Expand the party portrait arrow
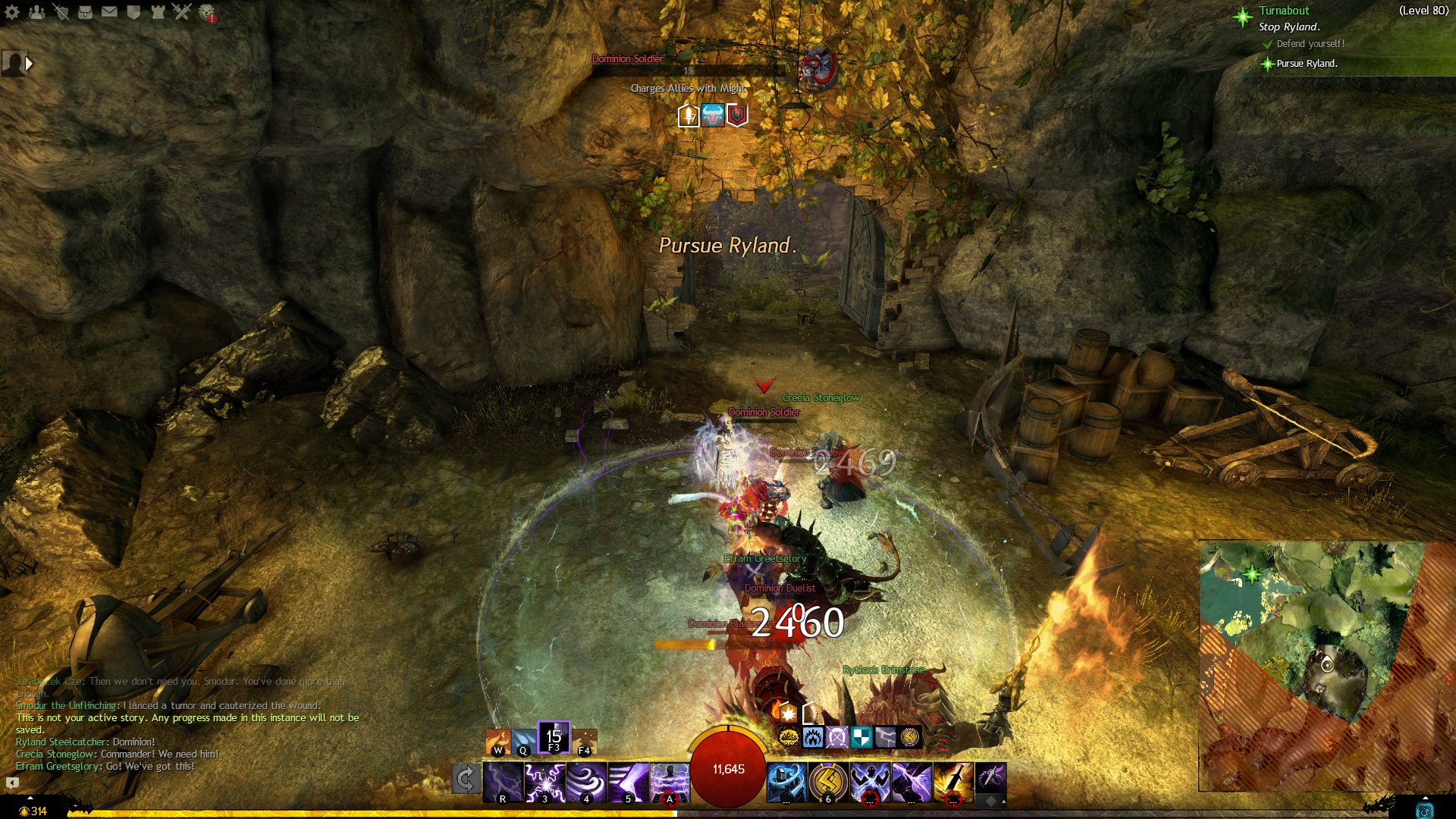Image resolution: width=1456 pixels, height=819 pixels. coord(30,64)
